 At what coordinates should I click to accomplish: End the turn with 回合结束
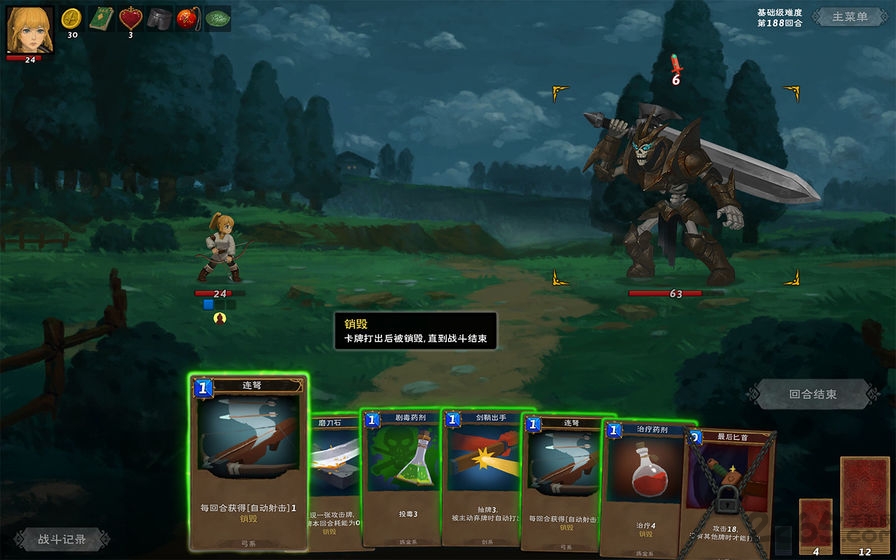pyautogui.click(x=812, y=394)
